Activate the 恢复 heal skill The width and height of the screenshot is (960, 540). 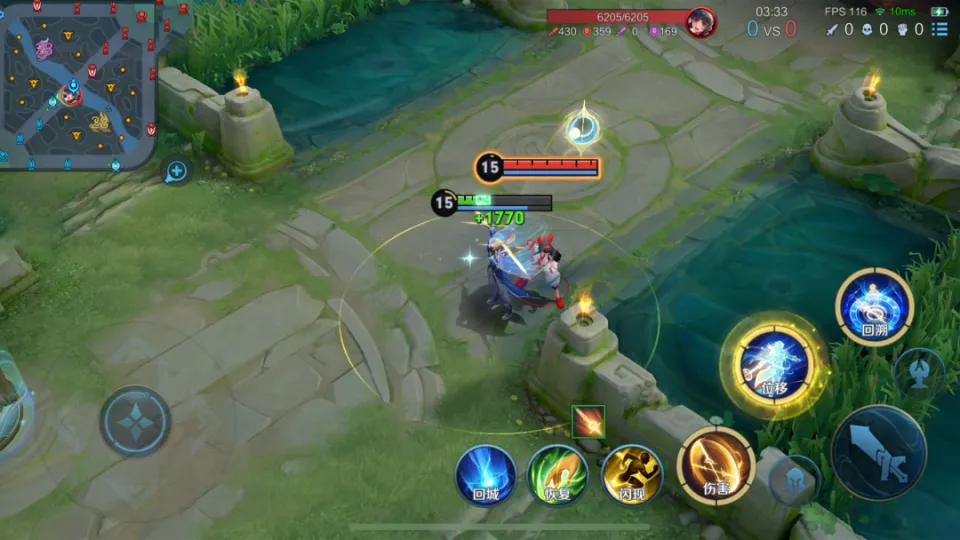click(557, 474)
